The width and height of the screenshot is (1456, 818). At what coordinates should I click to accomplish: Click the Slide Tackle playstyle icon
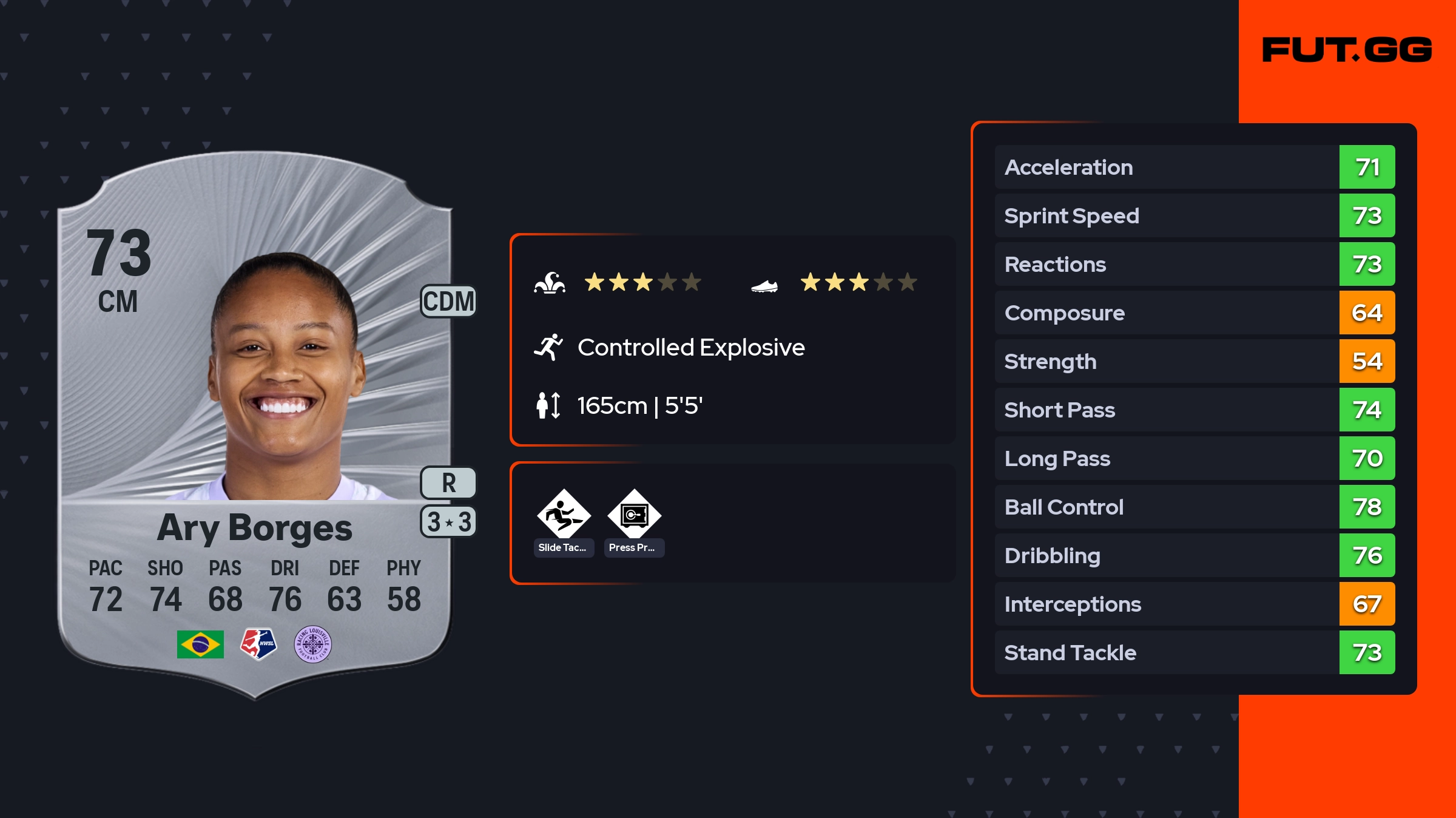coord(564,515)
